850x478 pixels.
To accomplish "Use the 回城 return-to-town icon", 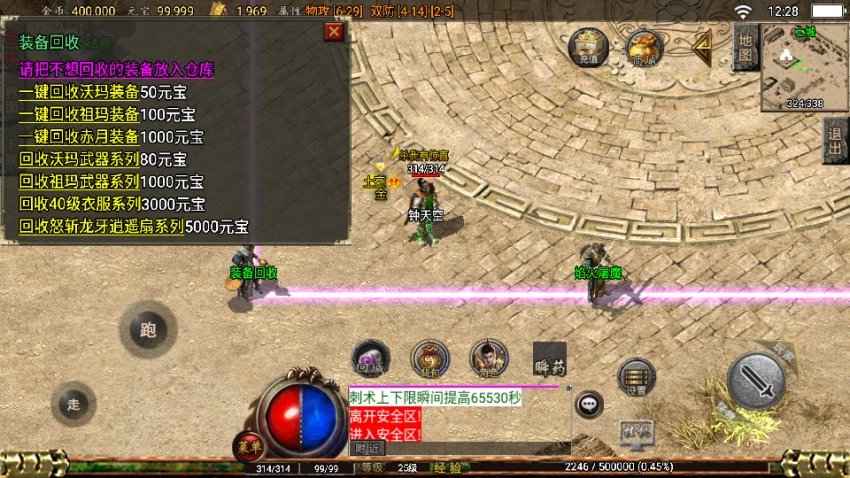I will (371, 360).
